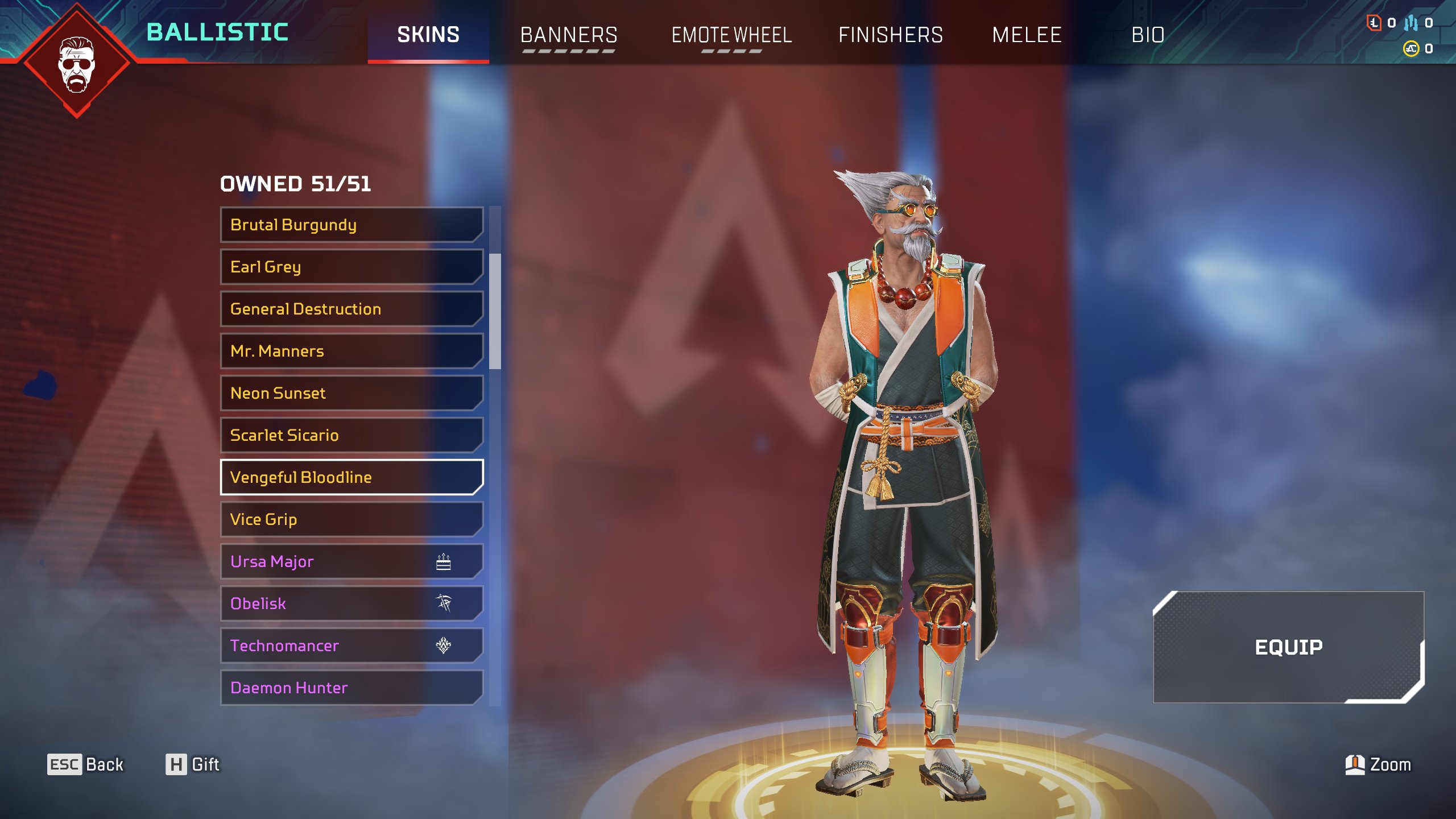
Task: Open the Emote Wheel tab
Action: pos(731,35)
